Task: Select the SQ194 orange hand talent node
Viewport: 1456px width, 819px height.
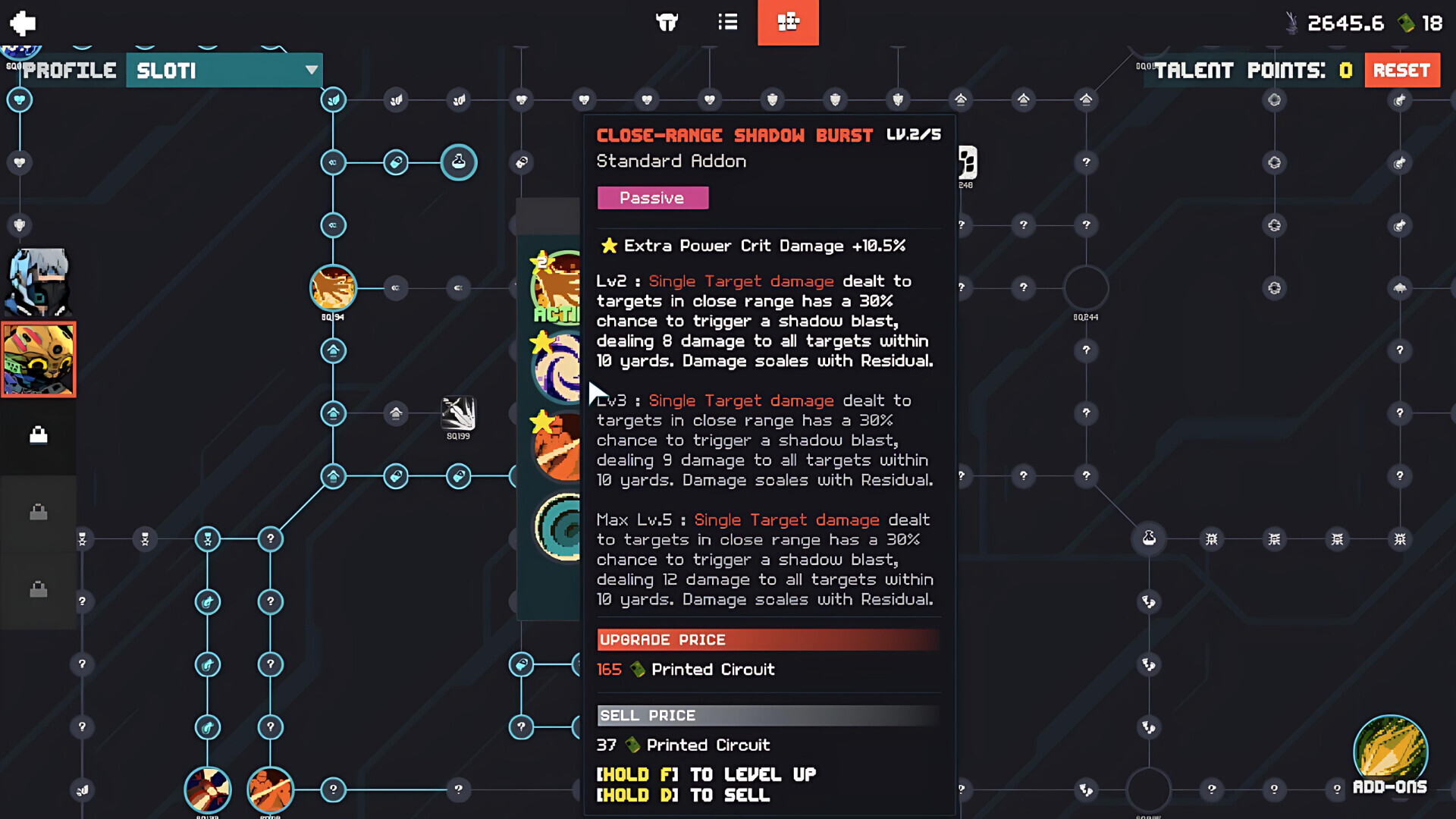Action: (333, 289)
